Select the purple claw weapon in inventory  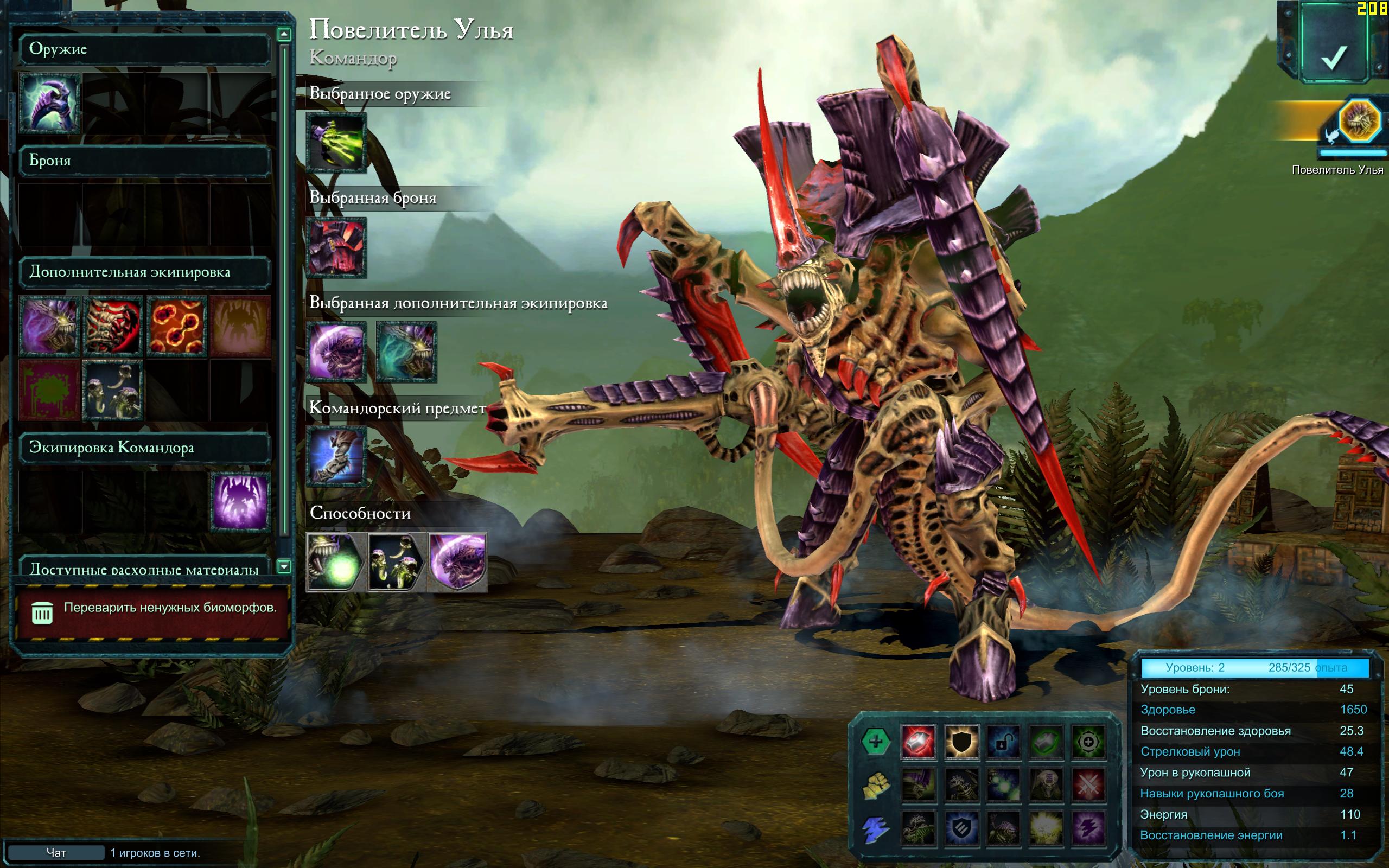pos(49,103)
